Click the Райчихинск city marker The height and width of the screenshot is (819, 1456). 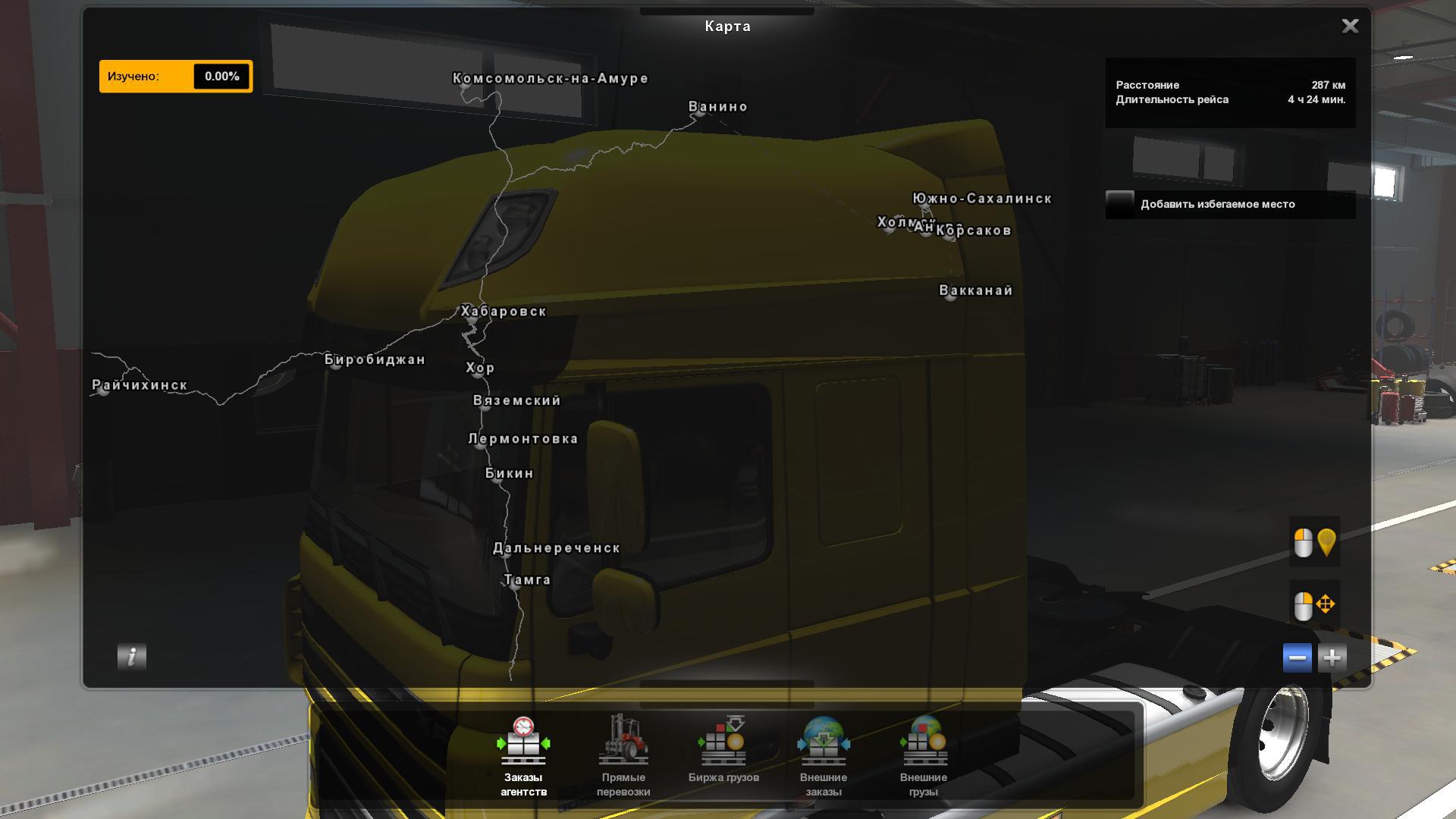pyautogui.click(x=104, y=391)
